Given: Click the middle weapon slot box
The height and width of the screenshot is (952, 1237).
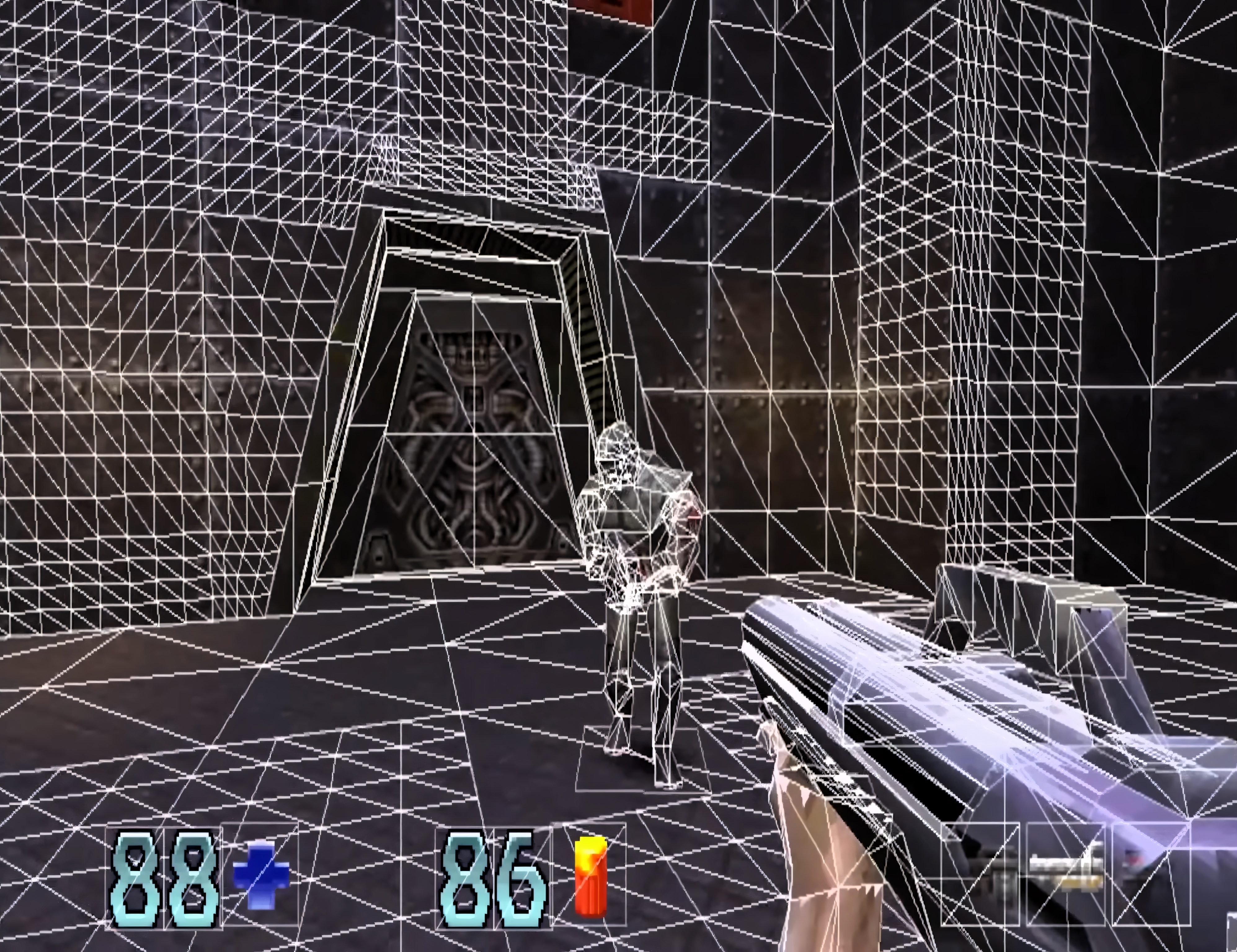Looking at the screenshot, I should 1068,875.
